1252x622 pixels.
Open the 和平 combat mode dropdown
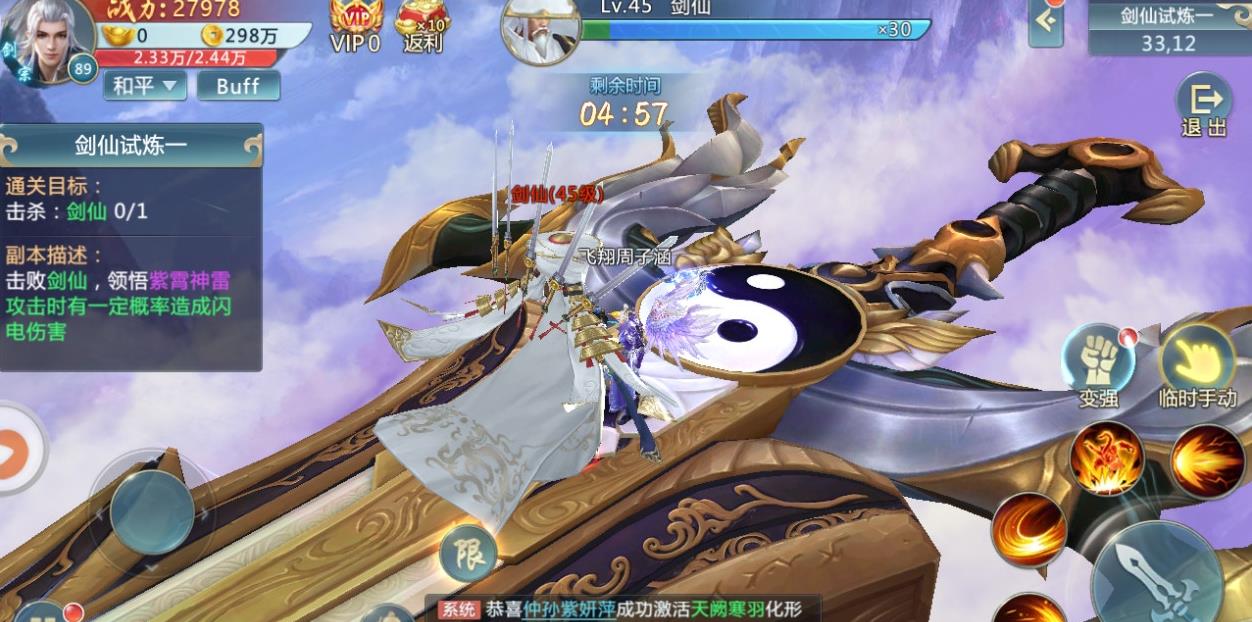[145, 86]
